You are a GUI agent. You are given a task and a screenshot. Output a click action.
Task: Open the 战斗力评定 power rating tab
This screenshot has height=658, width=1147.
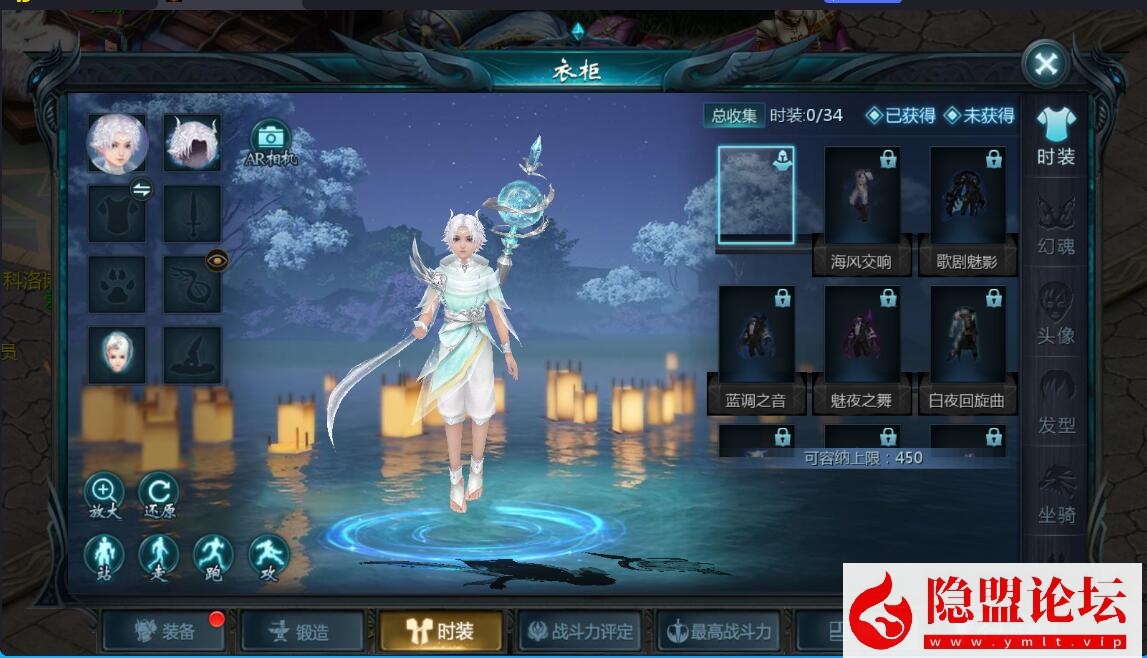[x=581, y=631]
